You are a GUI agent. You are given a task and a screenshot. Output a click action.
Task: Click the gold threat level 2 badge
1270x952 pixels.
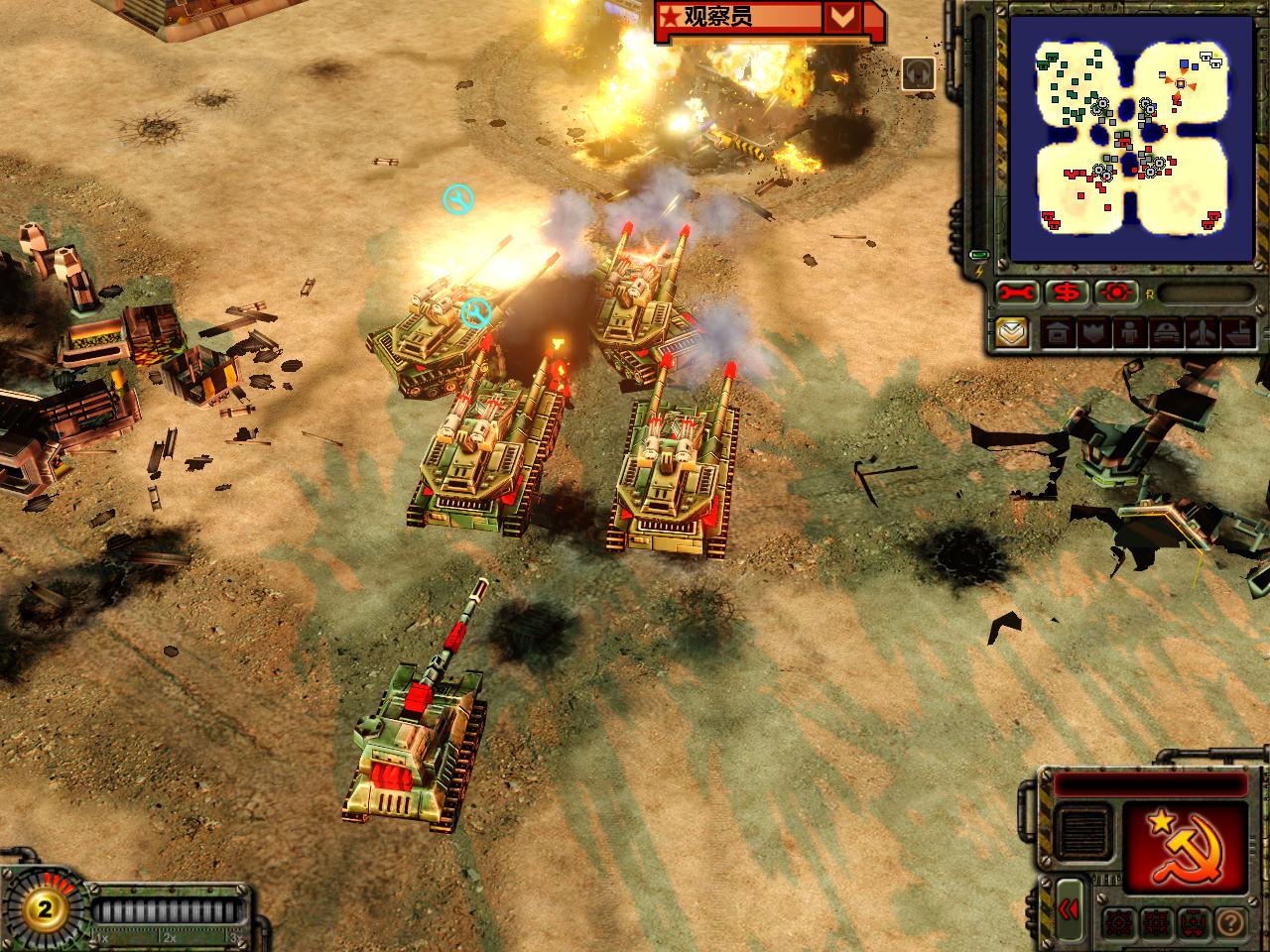[45, 908]
